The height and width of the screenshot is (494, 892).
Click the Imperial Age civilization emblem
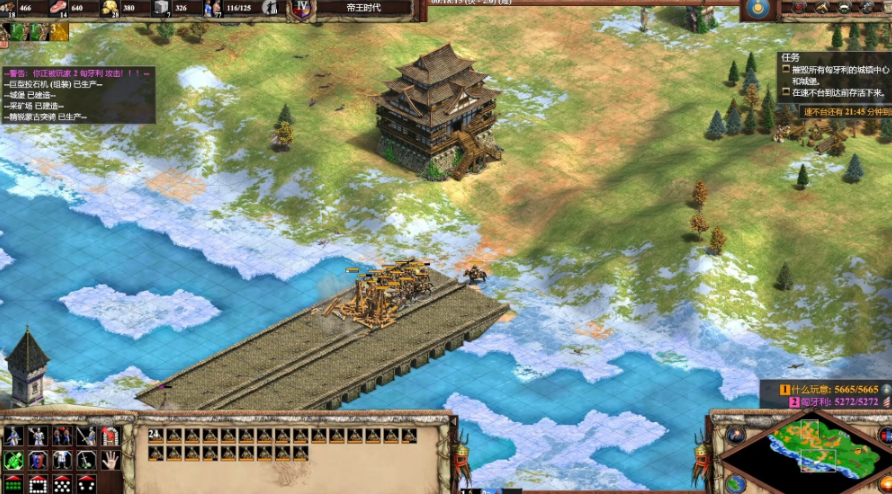(301, 9)
